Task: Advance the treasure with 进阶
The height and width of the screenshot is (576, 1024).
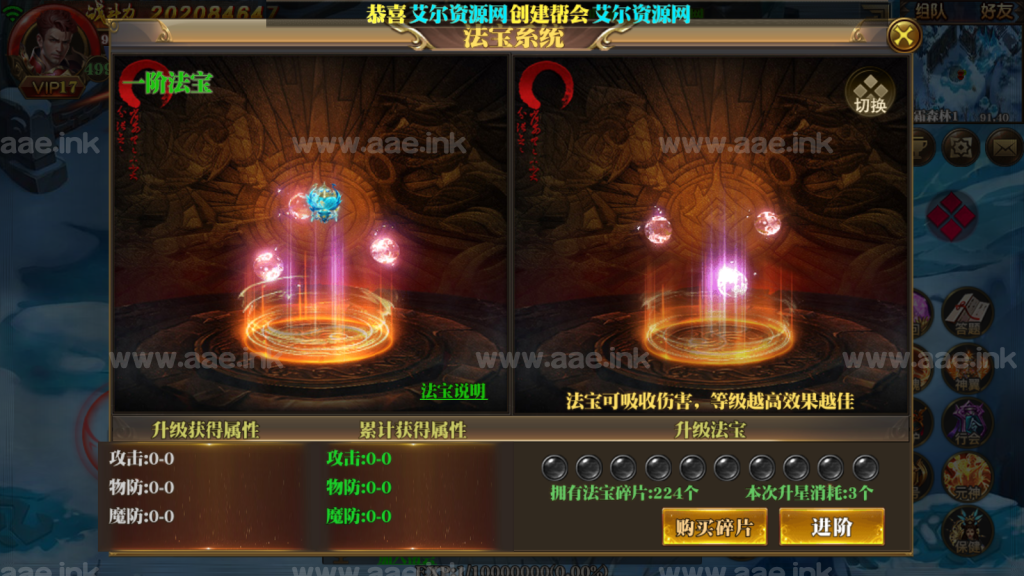Action: 831,527
